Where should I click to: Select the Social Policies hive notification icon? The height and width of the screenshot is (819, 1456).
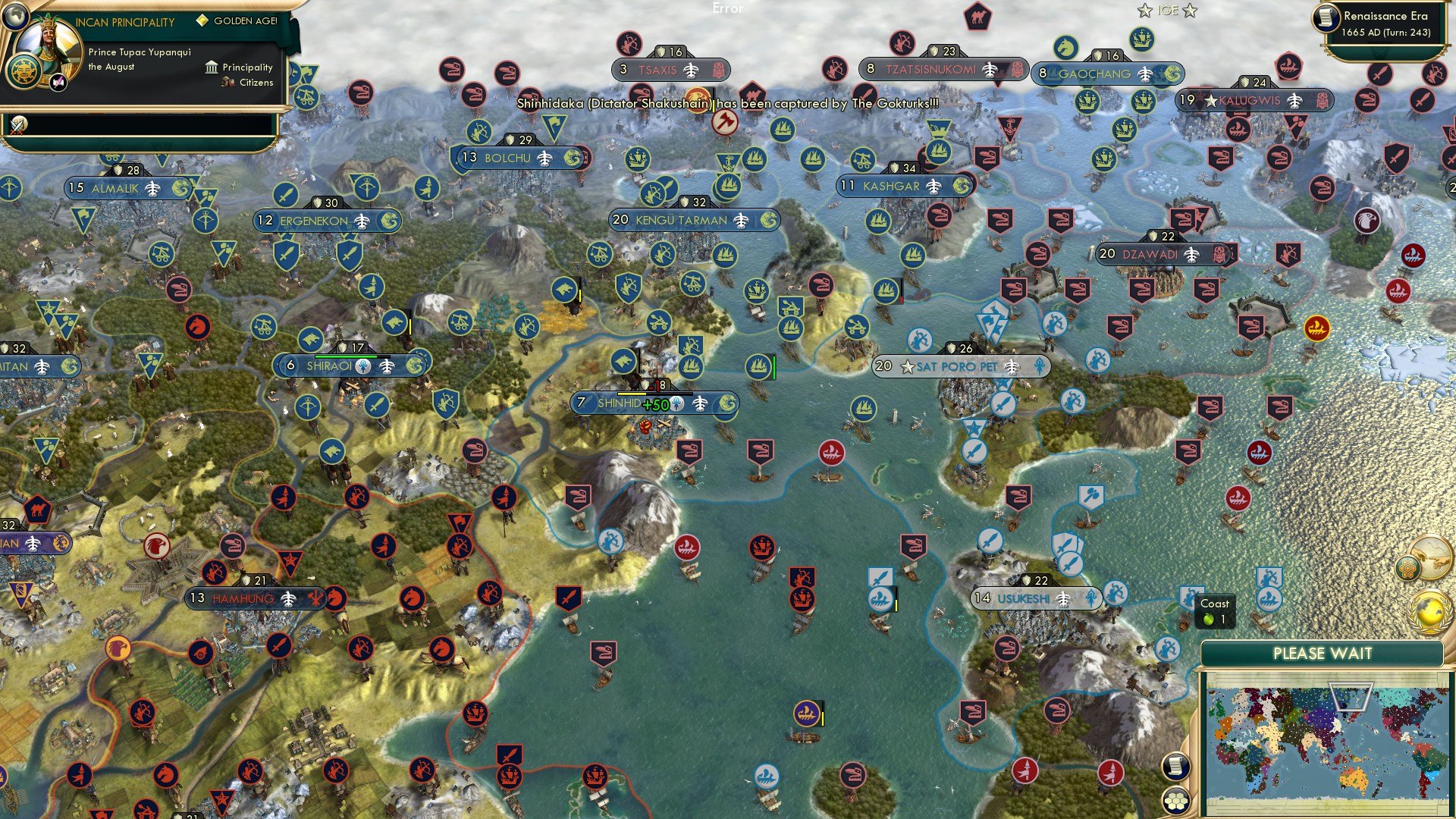click(1407, 569)
